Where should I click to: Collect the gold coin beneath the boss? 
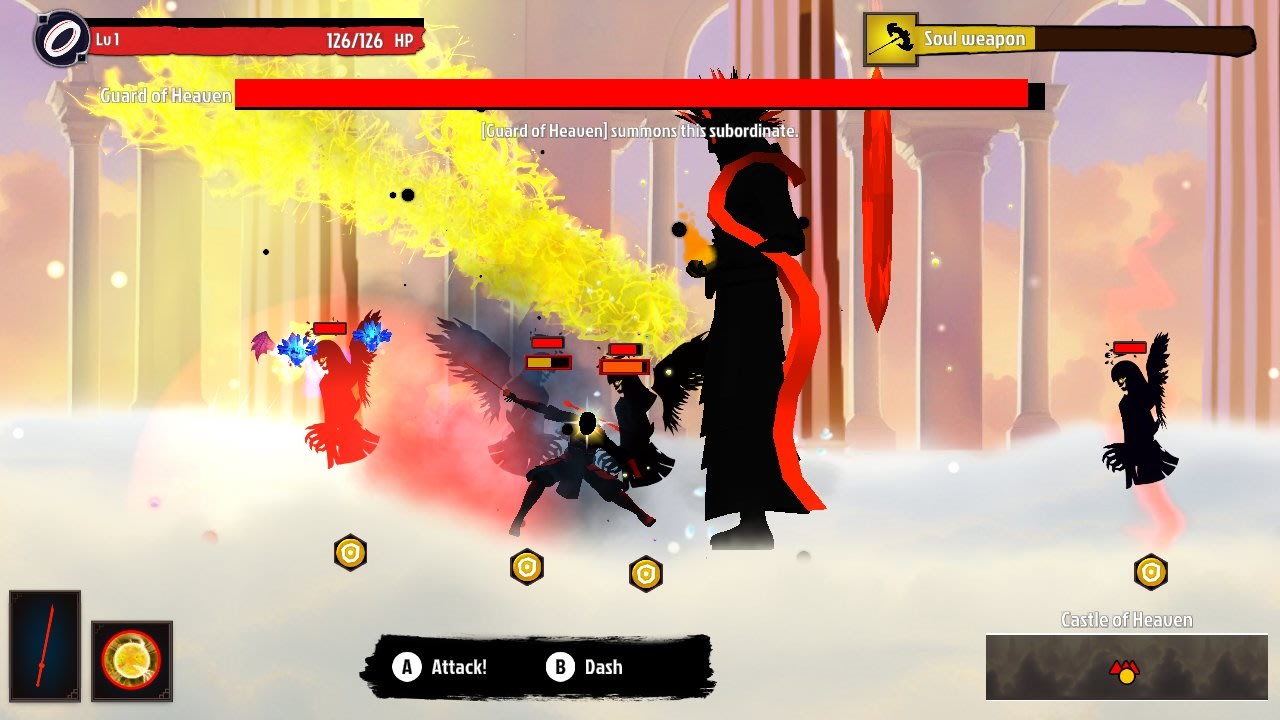pos(645,573)
